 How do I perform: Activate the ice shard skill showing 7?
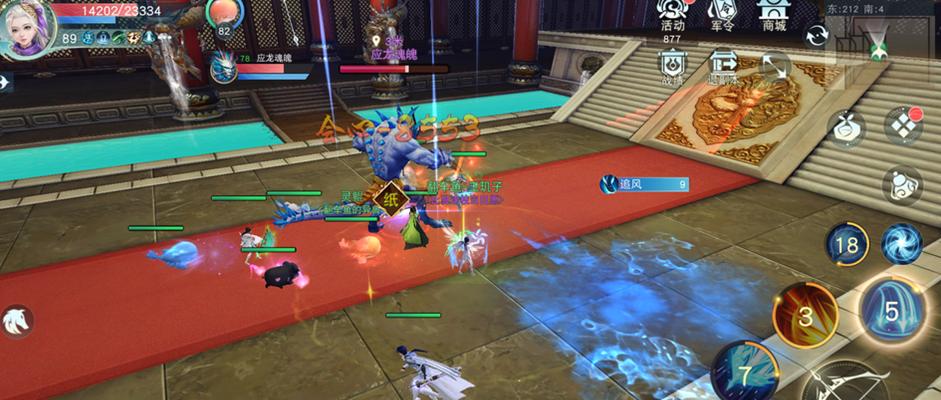[743, 370]
